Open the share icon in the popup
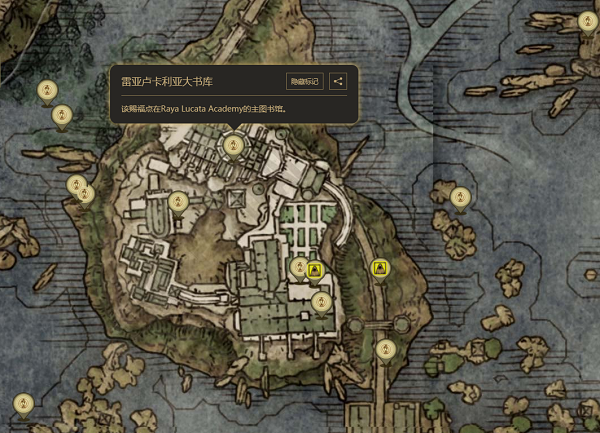The width and height of the screenshot is (600, 433). click(338, 81)
